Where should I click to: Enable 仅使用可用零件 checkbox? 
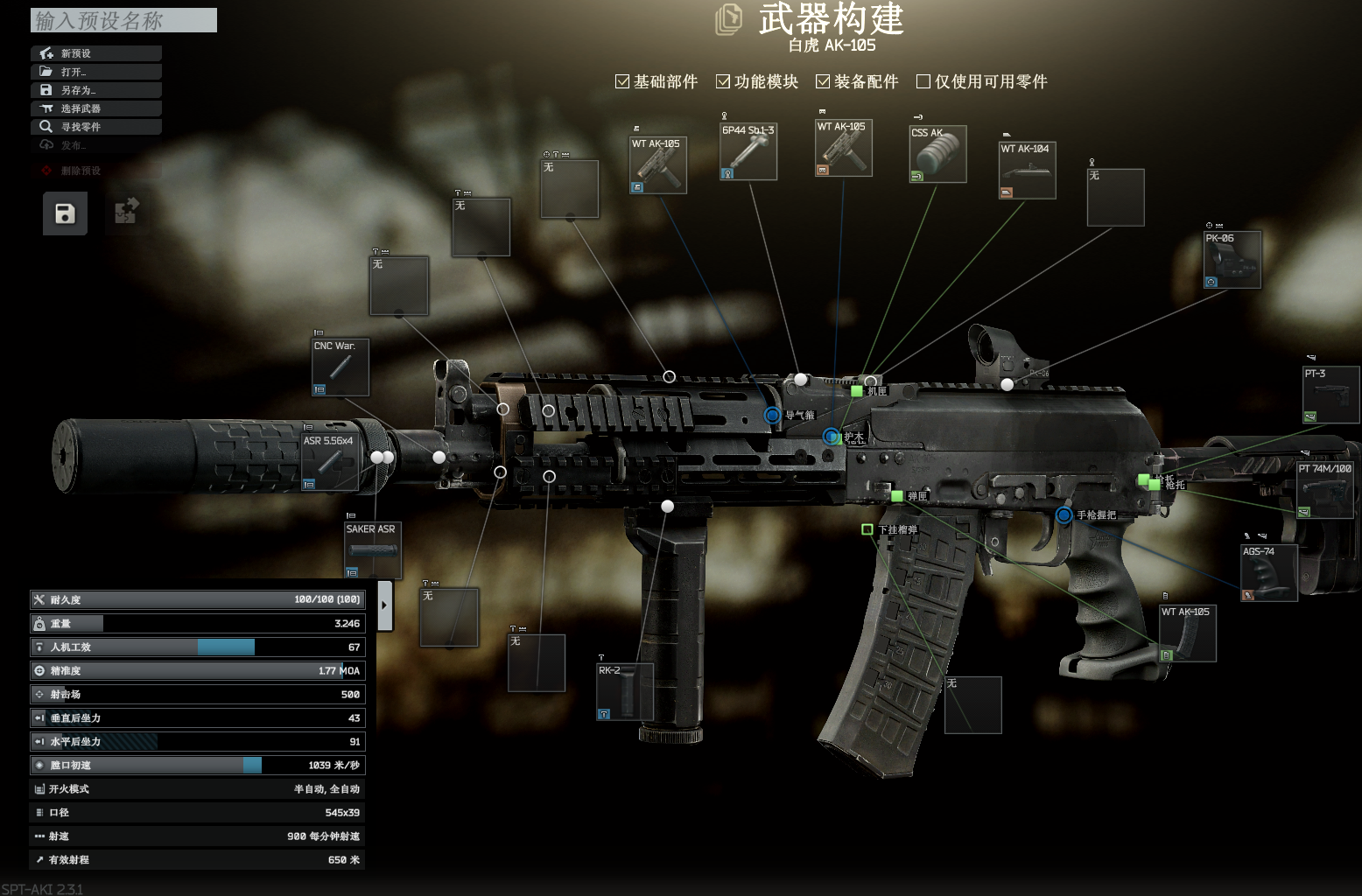(x=923, y=81)
